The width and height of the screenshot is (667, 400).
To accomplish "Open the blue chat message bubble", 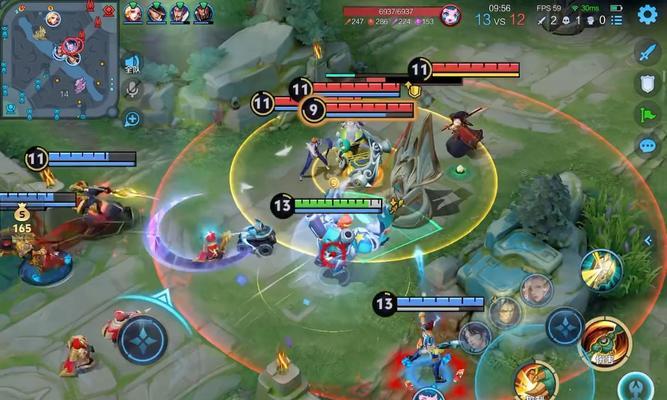I will tap(647, 146).
